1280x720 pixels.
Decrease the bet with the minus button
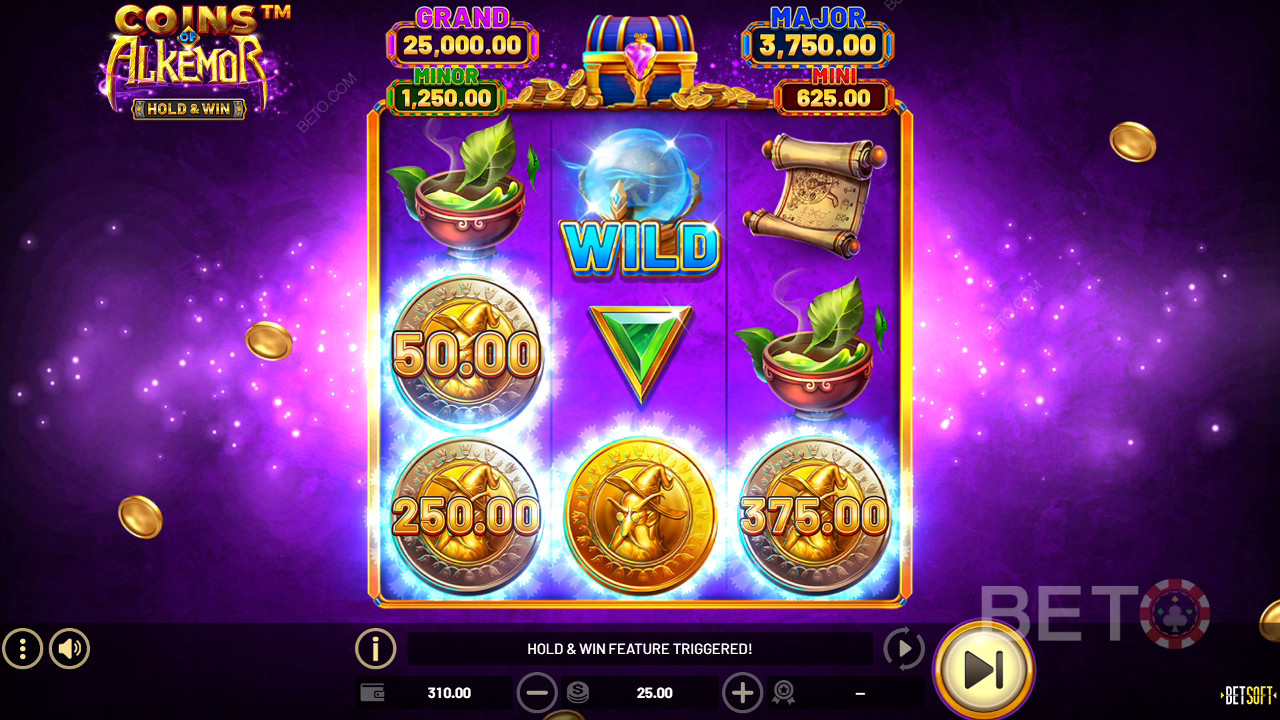point(537,692)
